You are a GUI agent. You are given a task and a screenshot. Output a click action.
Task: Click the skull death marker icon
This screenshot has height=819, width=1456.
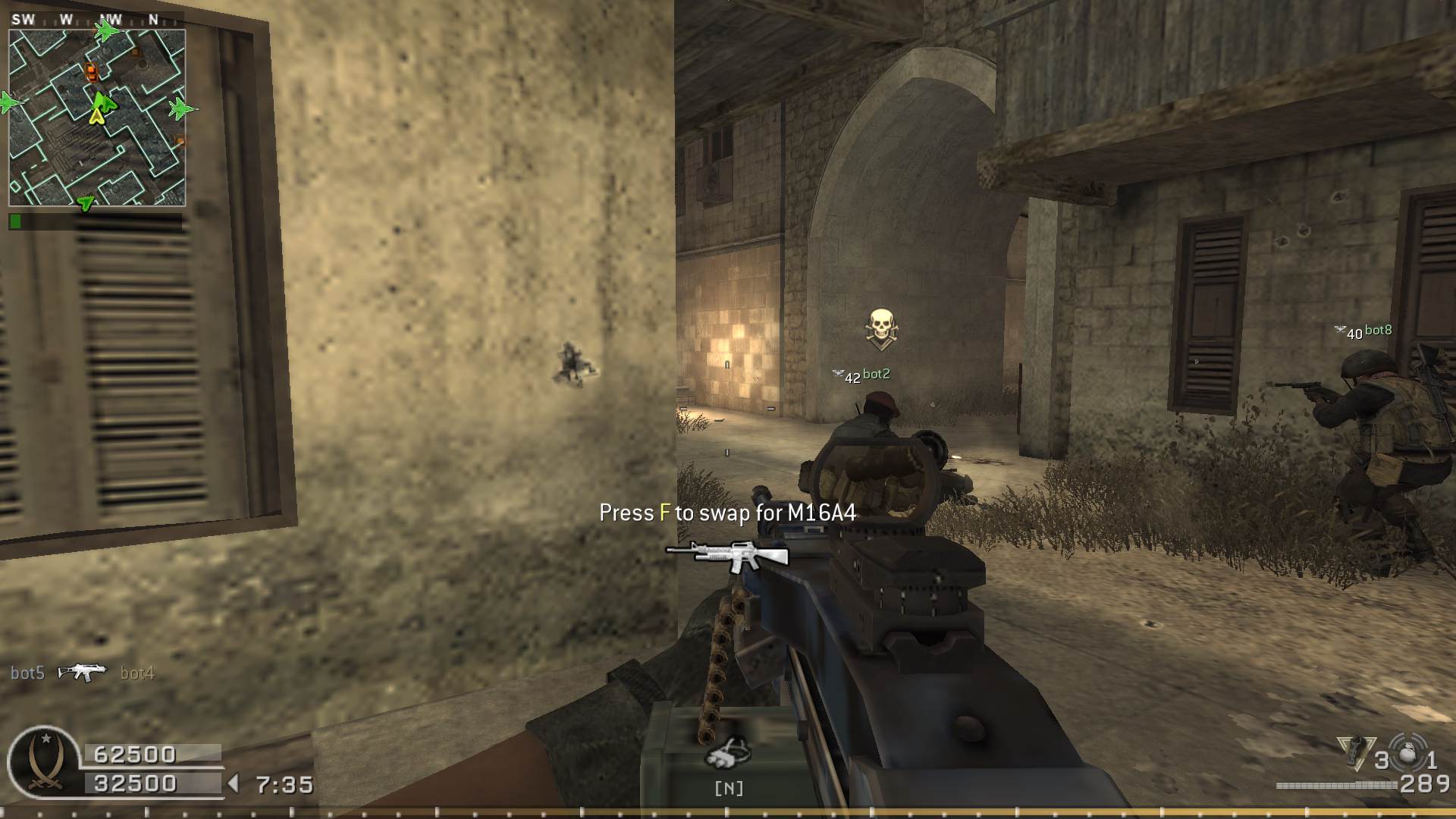click(880, 328)
